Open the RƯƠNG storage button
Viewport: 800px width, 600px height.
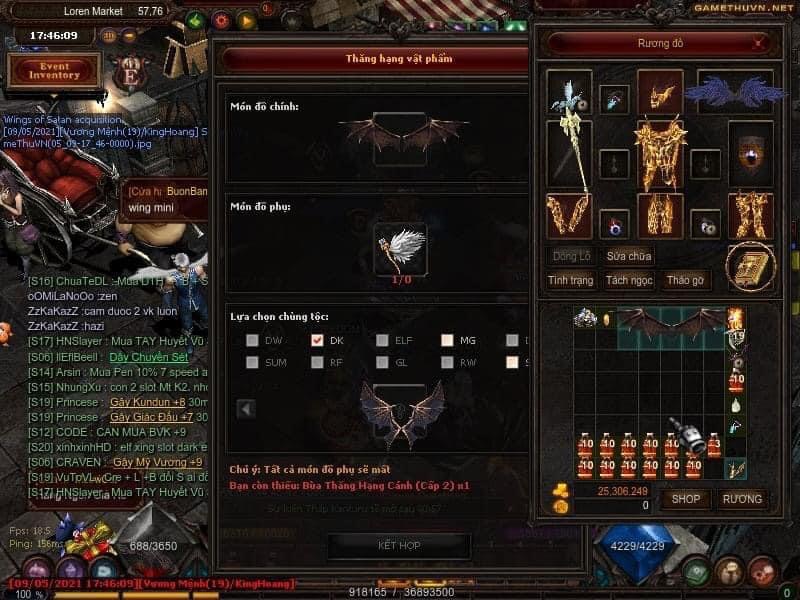742,498
